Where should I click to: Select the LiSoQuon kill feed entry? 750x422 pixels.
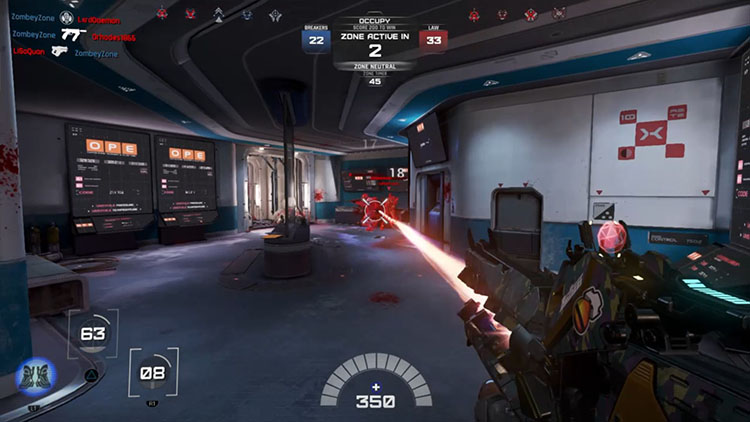pyautogui.click(x=30, y=50)
